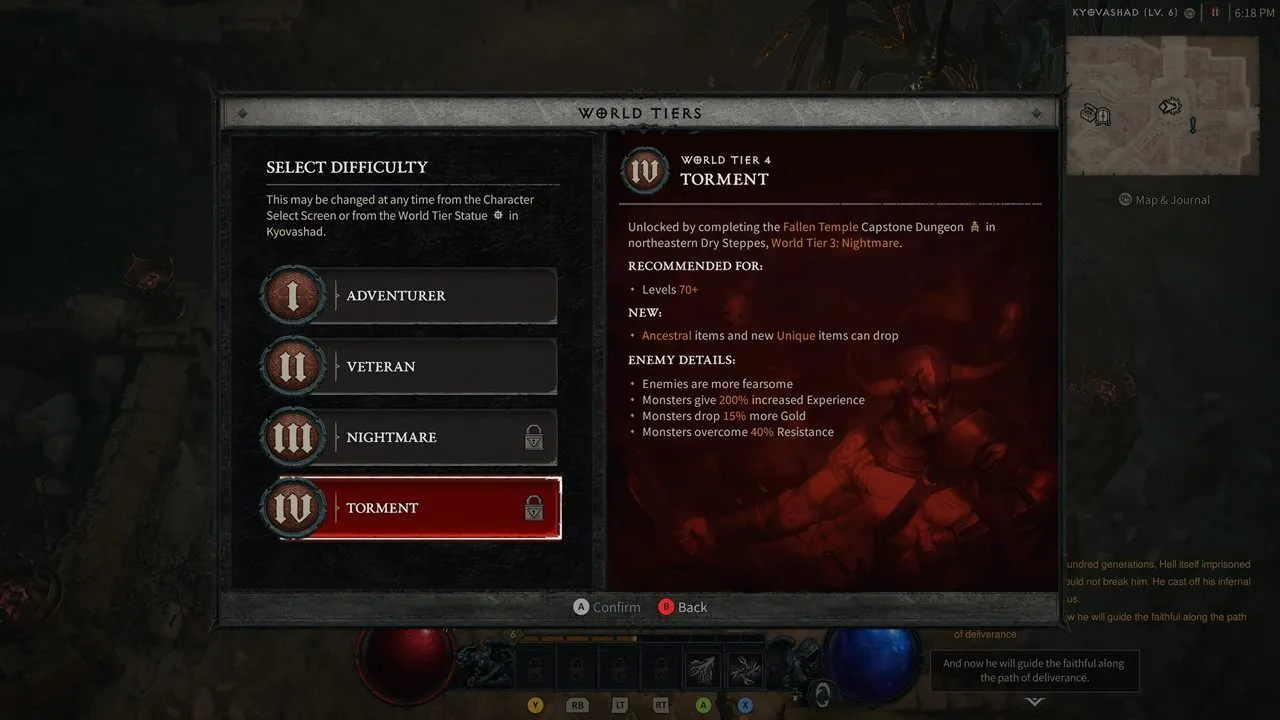The width and height of the screenshot is (1280, 720).
Task: Click the World Tier 1 Adventurer emblem
Action: [x=293, y=295]
